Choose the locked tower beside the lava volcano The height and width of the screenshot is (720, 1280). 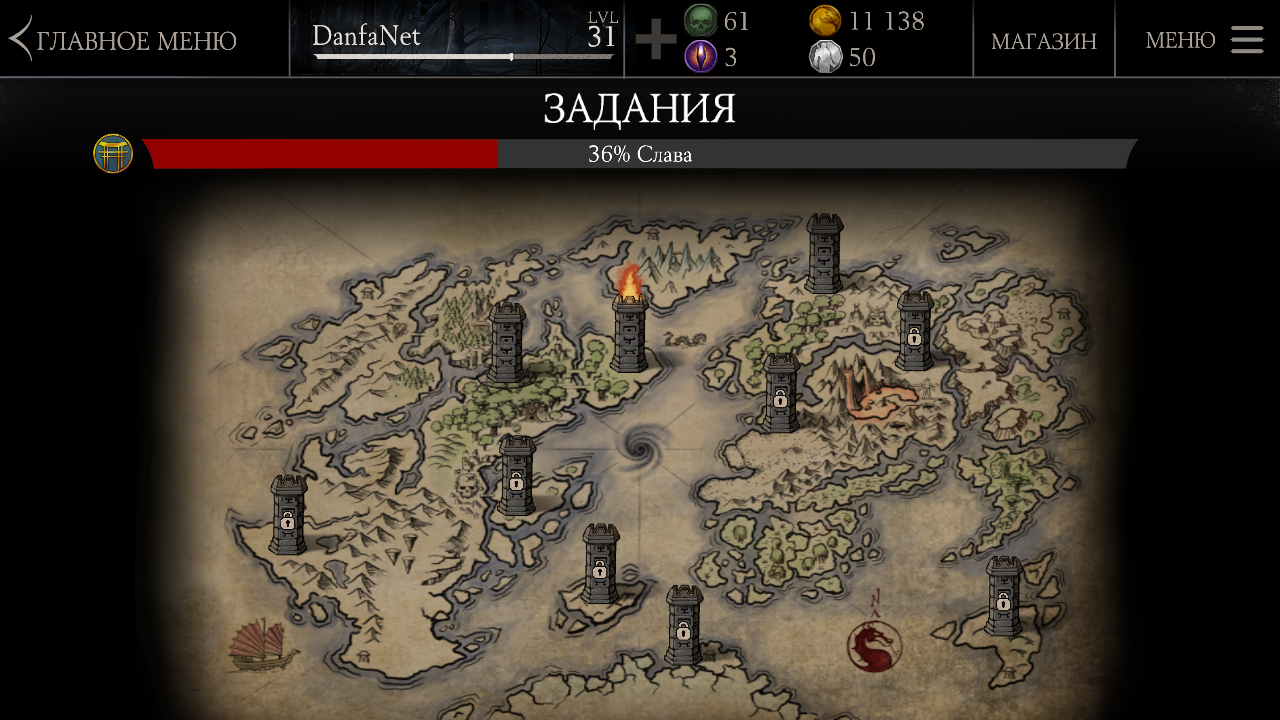[x=781, y=393]
